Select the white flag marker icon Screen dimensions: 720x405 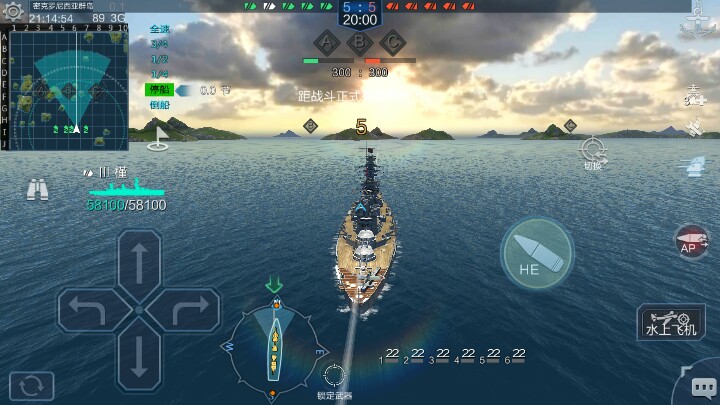pos(157,143)
